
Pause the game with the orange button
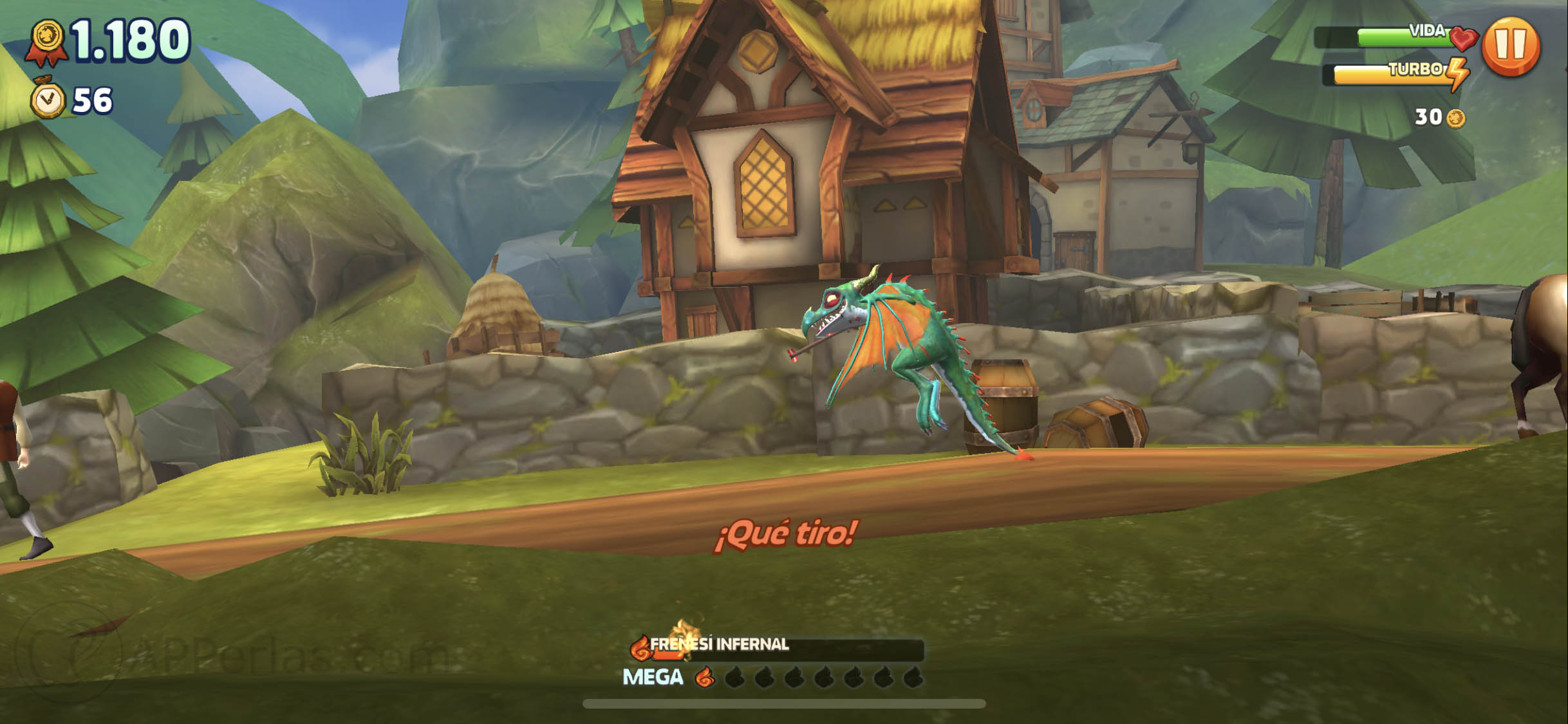click(1510, 46)
